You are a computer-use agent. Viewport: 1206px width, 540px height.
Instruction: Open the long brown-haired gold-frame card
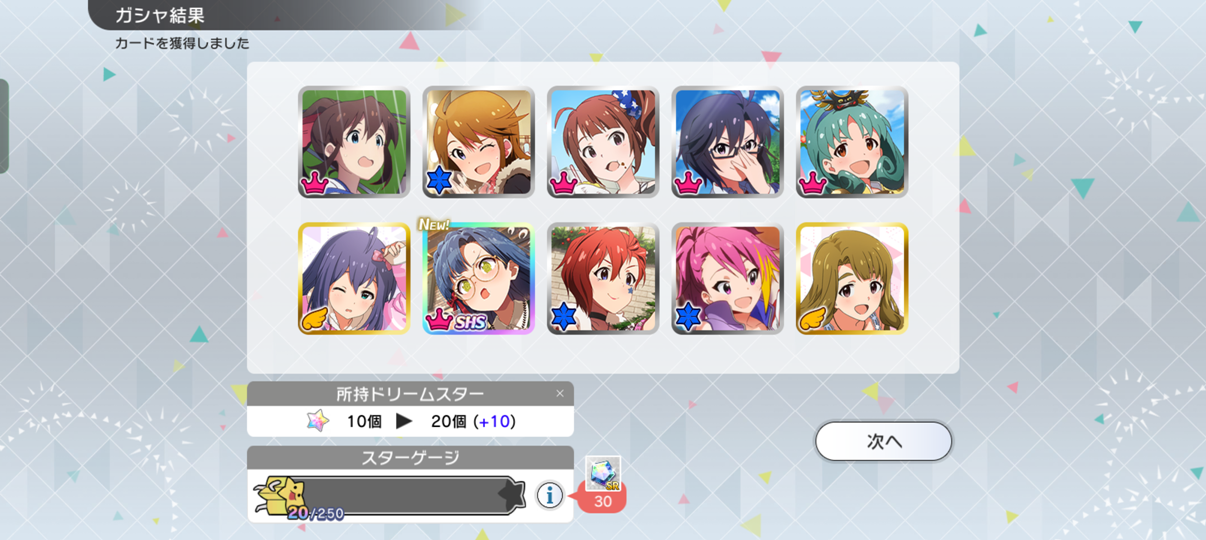(x=852, y=279)
